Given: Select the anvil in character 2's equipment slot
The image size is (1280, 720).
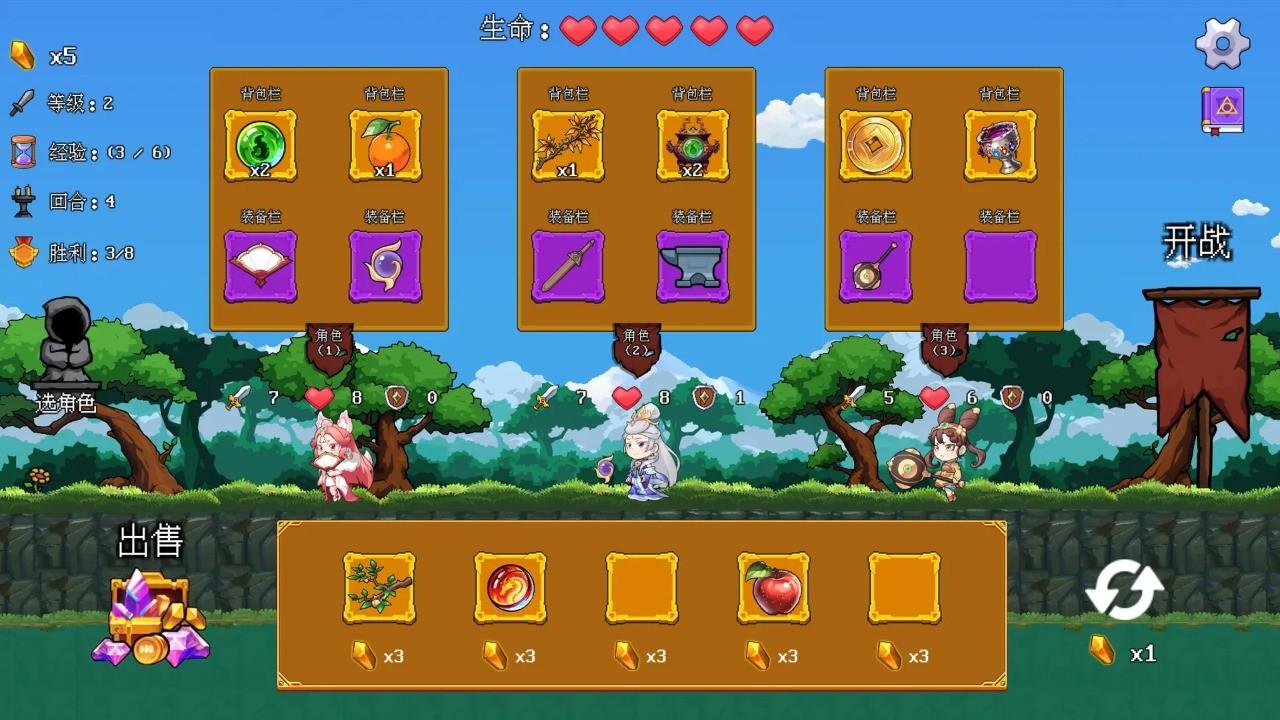Looking at the screenshot, I should coord(695,265).
